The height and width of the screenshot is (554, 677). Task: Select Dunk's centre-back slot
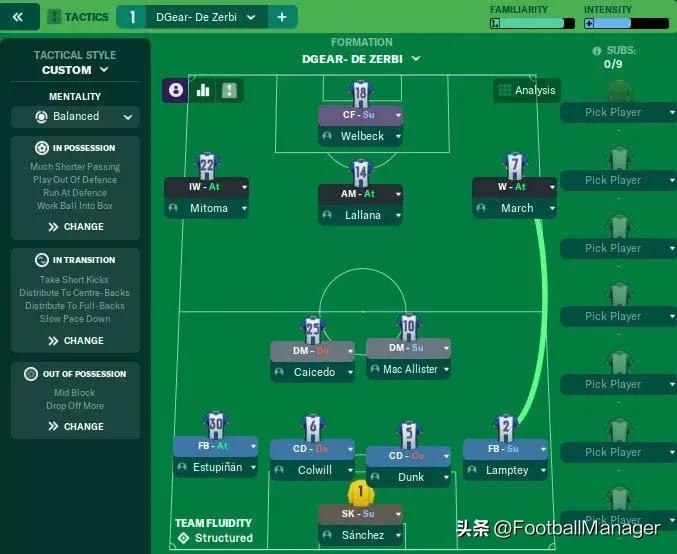coord(410,477)
